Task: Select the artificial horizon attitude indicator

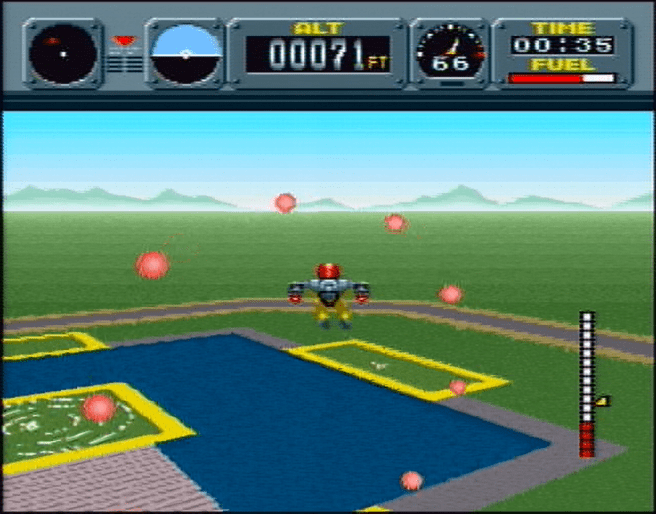Action: click(x=185, y=53)
